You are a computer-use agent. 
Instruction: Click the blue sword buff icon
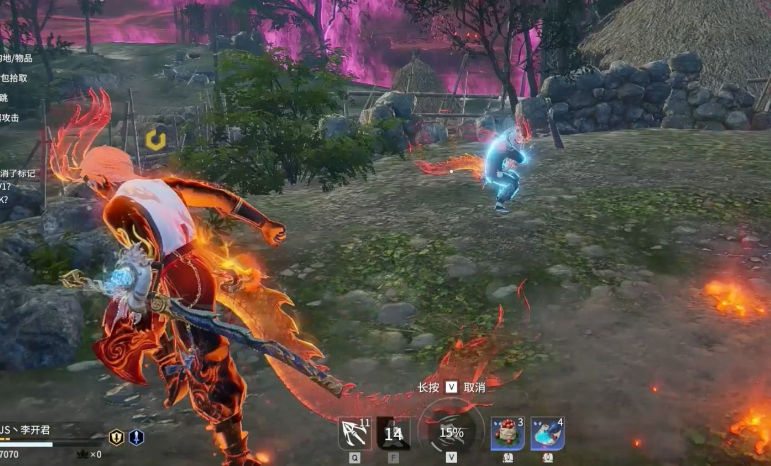(x=136, y=437)
